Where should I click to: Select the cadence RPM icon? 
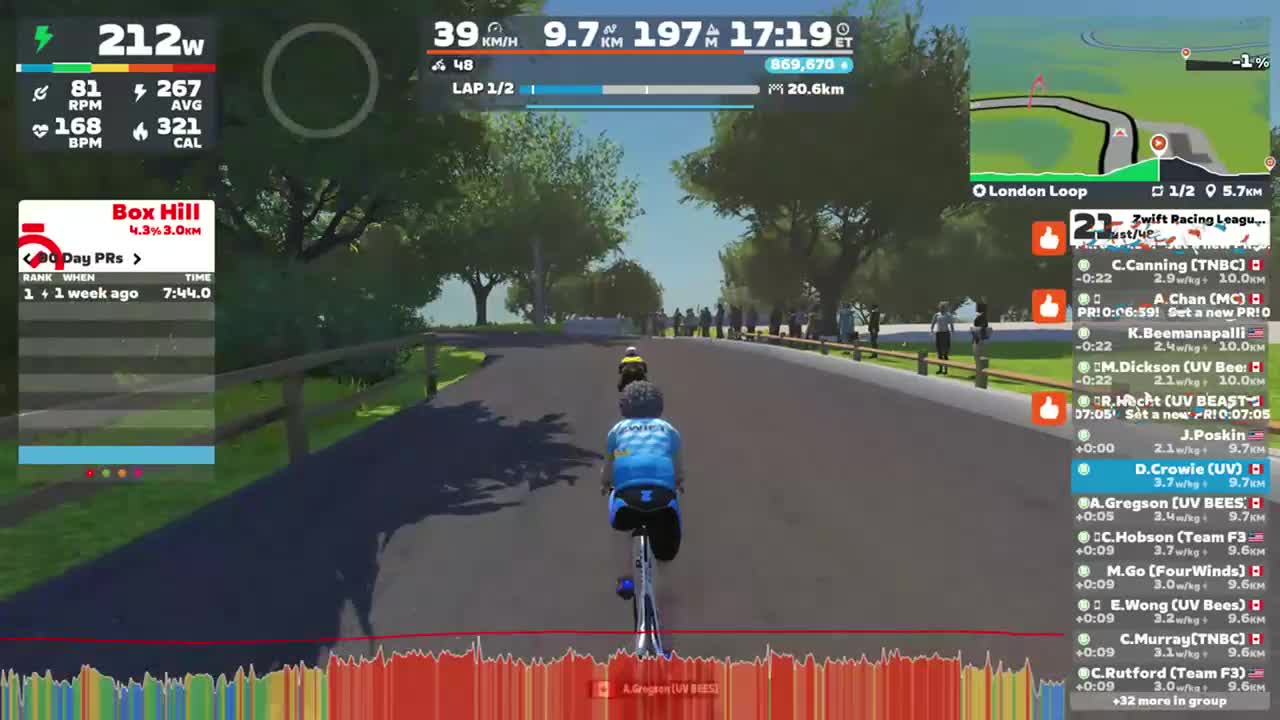(40, 93)
